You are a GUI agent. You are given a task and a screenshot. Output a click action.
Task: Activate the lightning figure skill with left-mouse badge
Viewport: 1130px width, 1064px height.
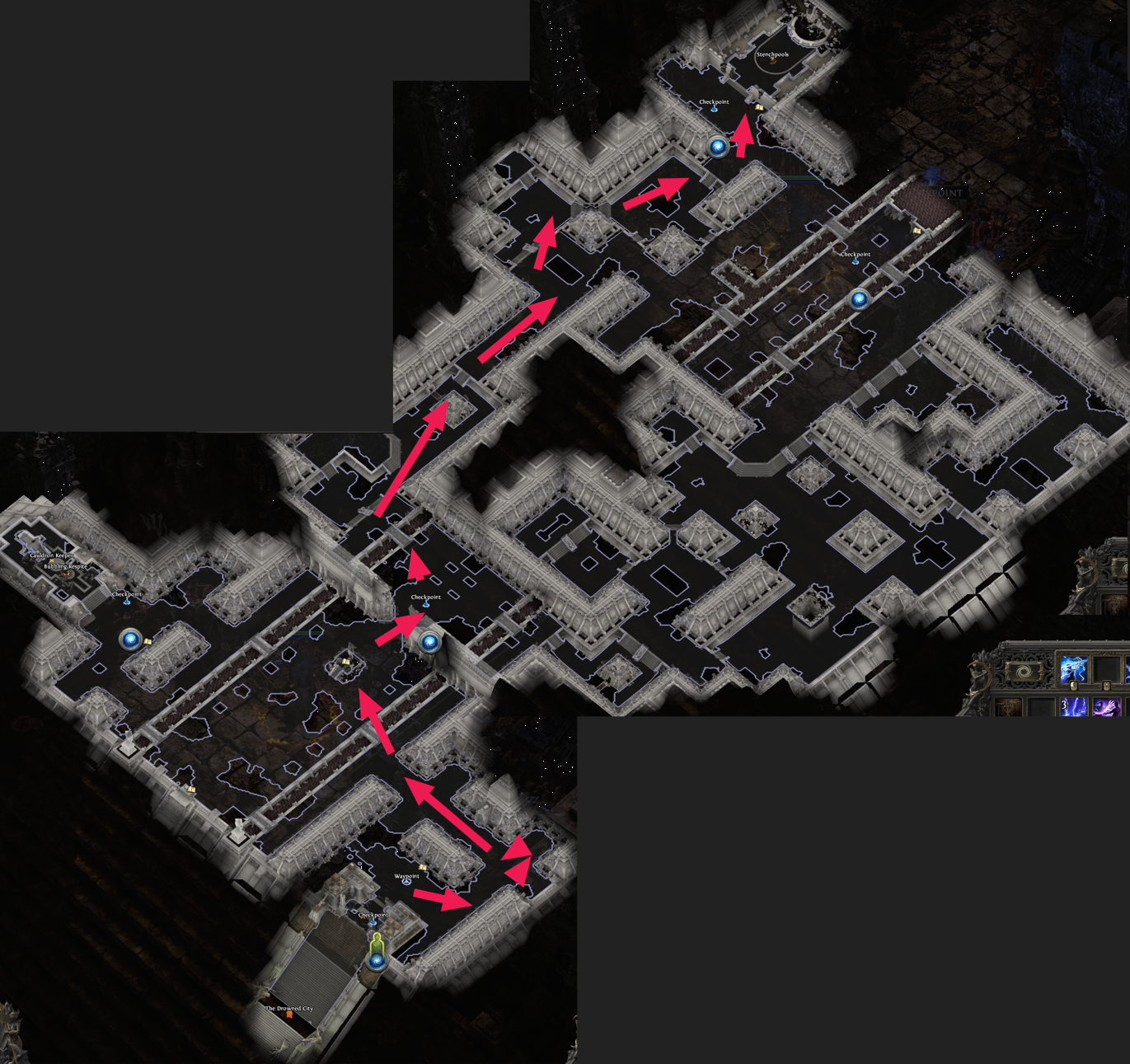click(x=1072, y=669)
